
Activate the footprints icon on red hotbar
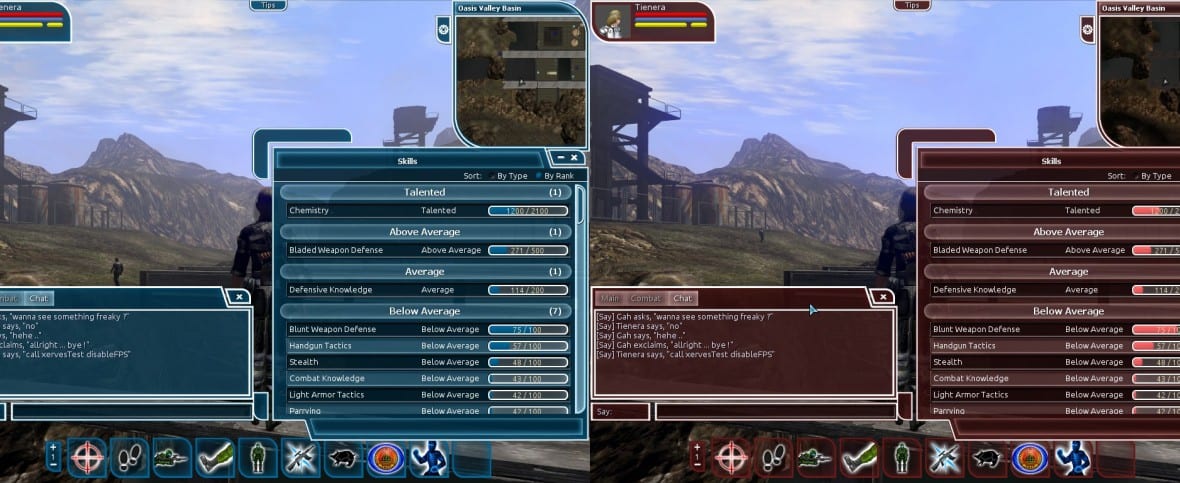[x=774, y=456]
